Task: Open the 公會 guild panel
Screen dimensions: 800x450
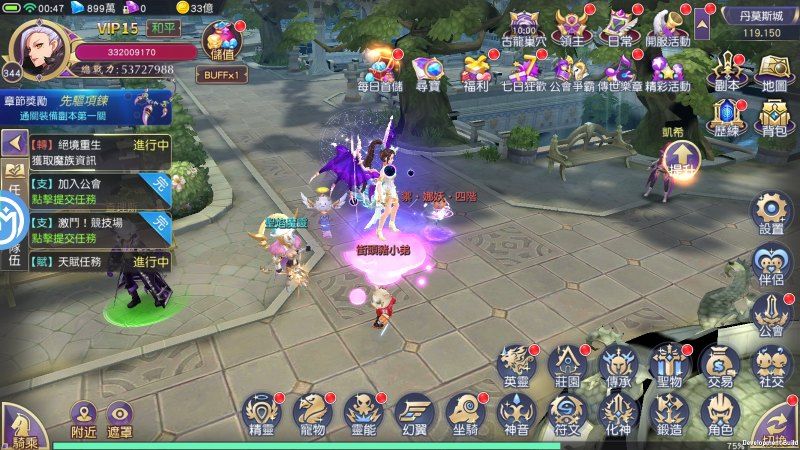Action: (771, 314)
